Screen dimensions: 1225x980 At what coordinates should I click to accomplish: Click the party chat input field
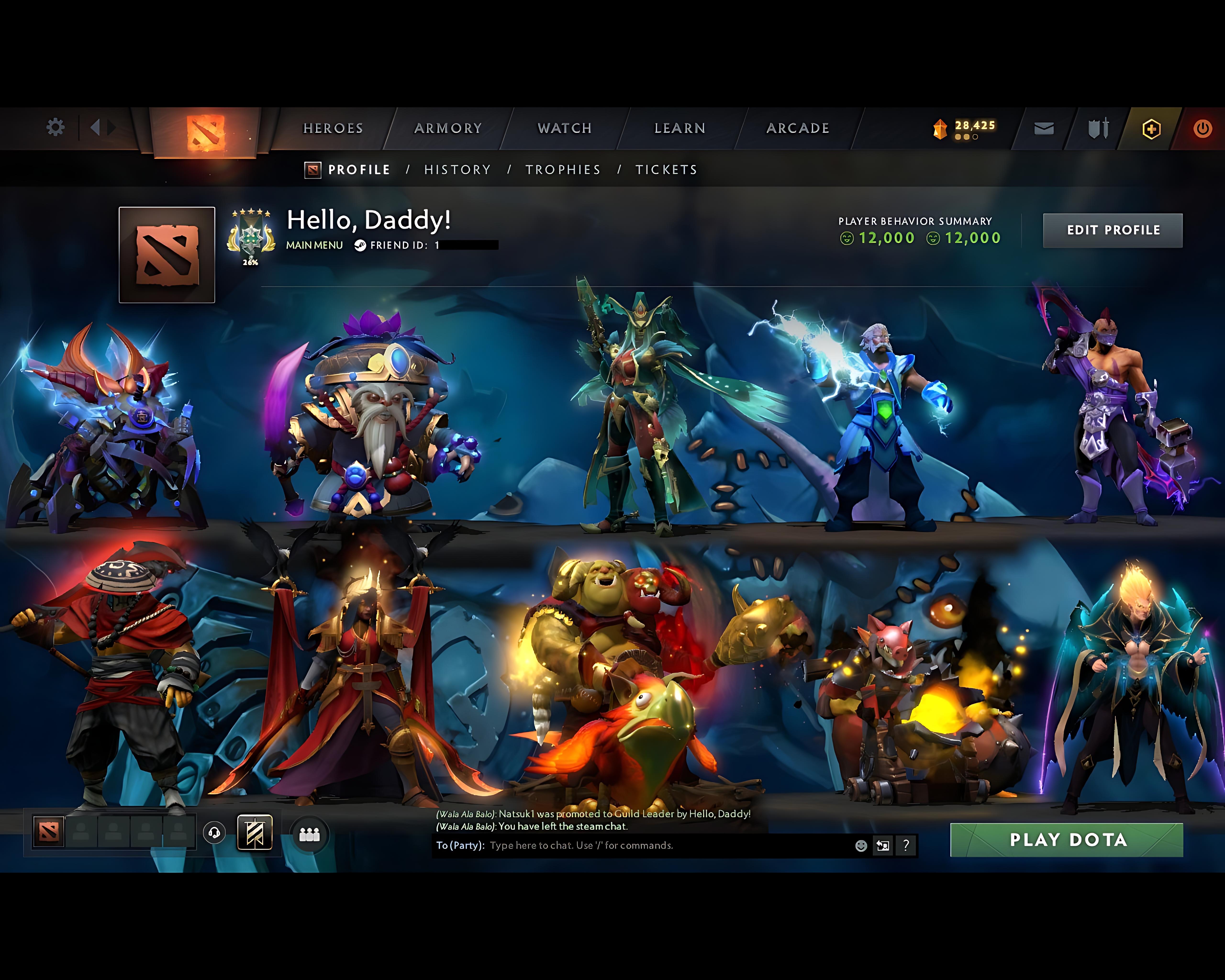point(625,846)
